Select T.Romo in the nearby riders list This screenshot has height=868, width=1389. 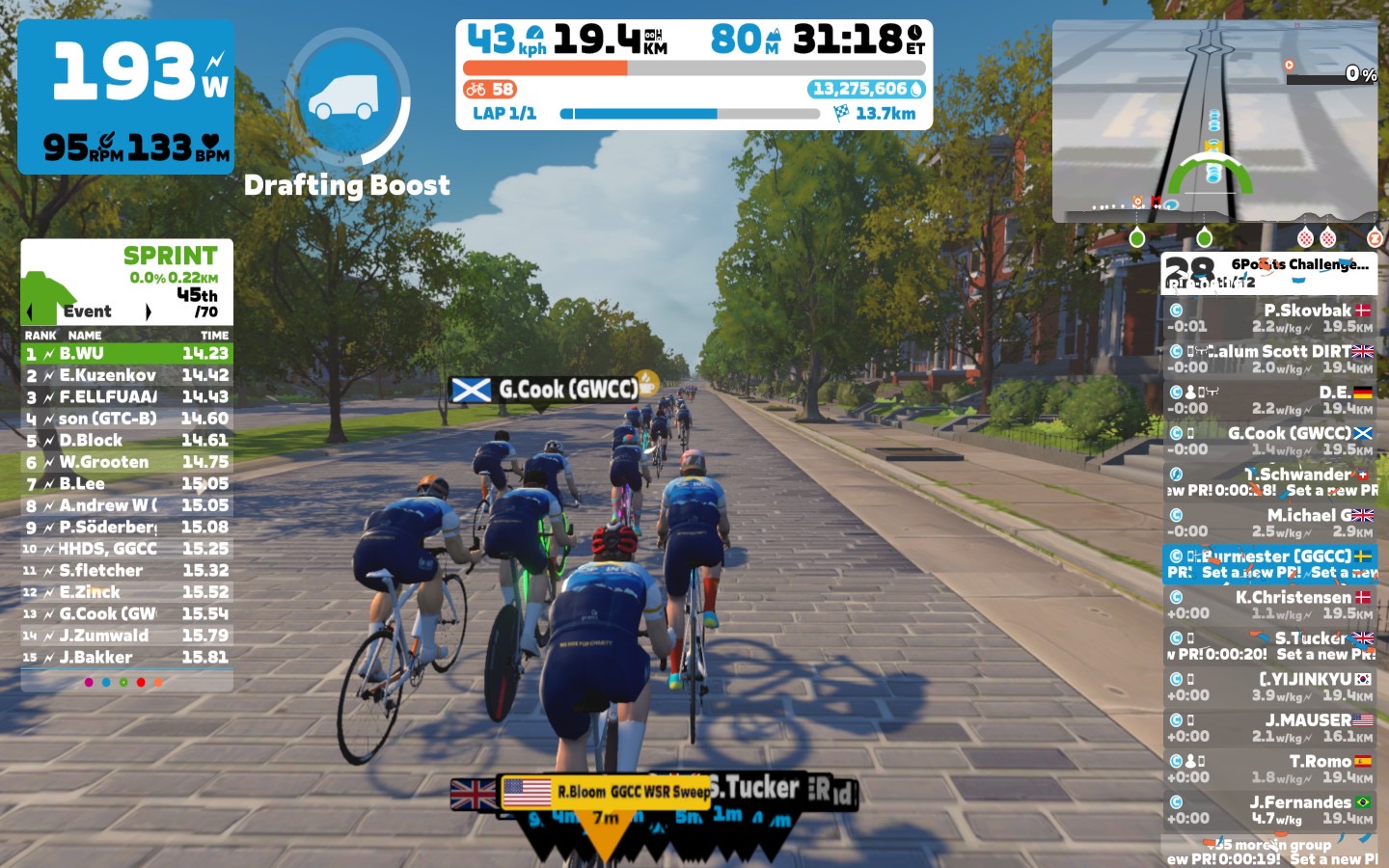1269,769
